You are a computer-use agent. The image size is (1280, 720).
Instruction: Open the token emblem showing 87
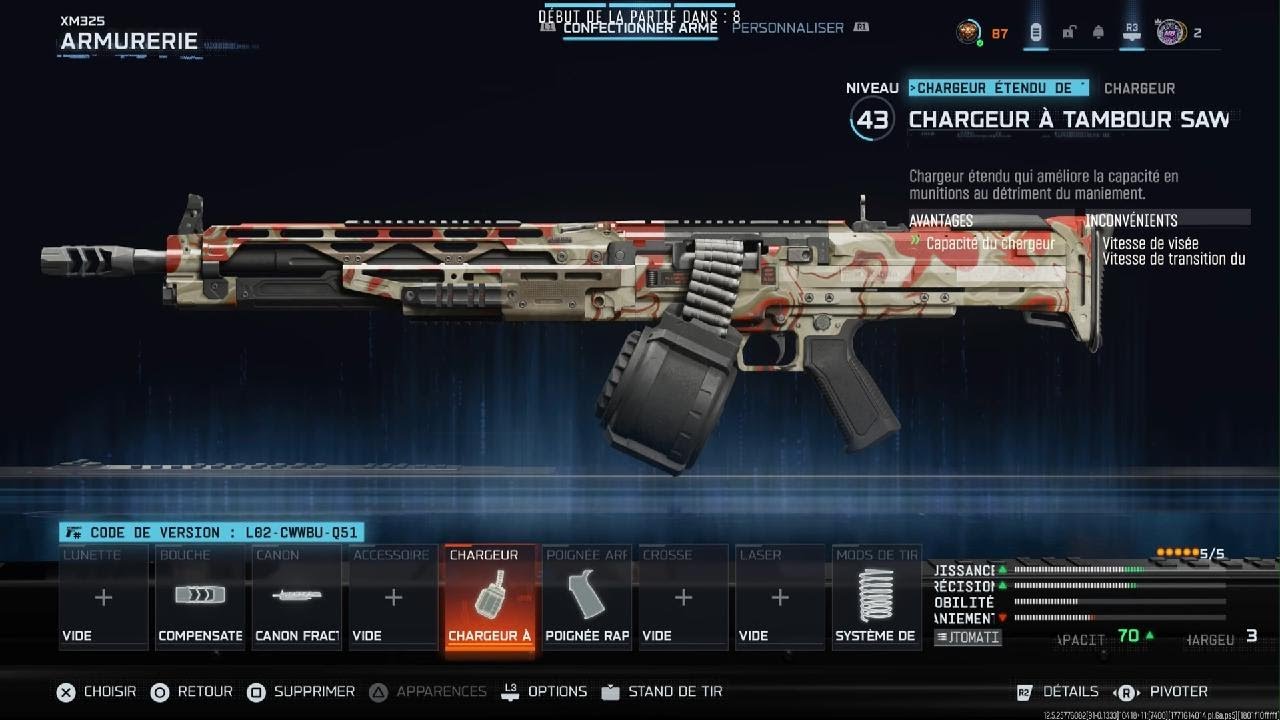pyautogui.click(x=969, y=32)
